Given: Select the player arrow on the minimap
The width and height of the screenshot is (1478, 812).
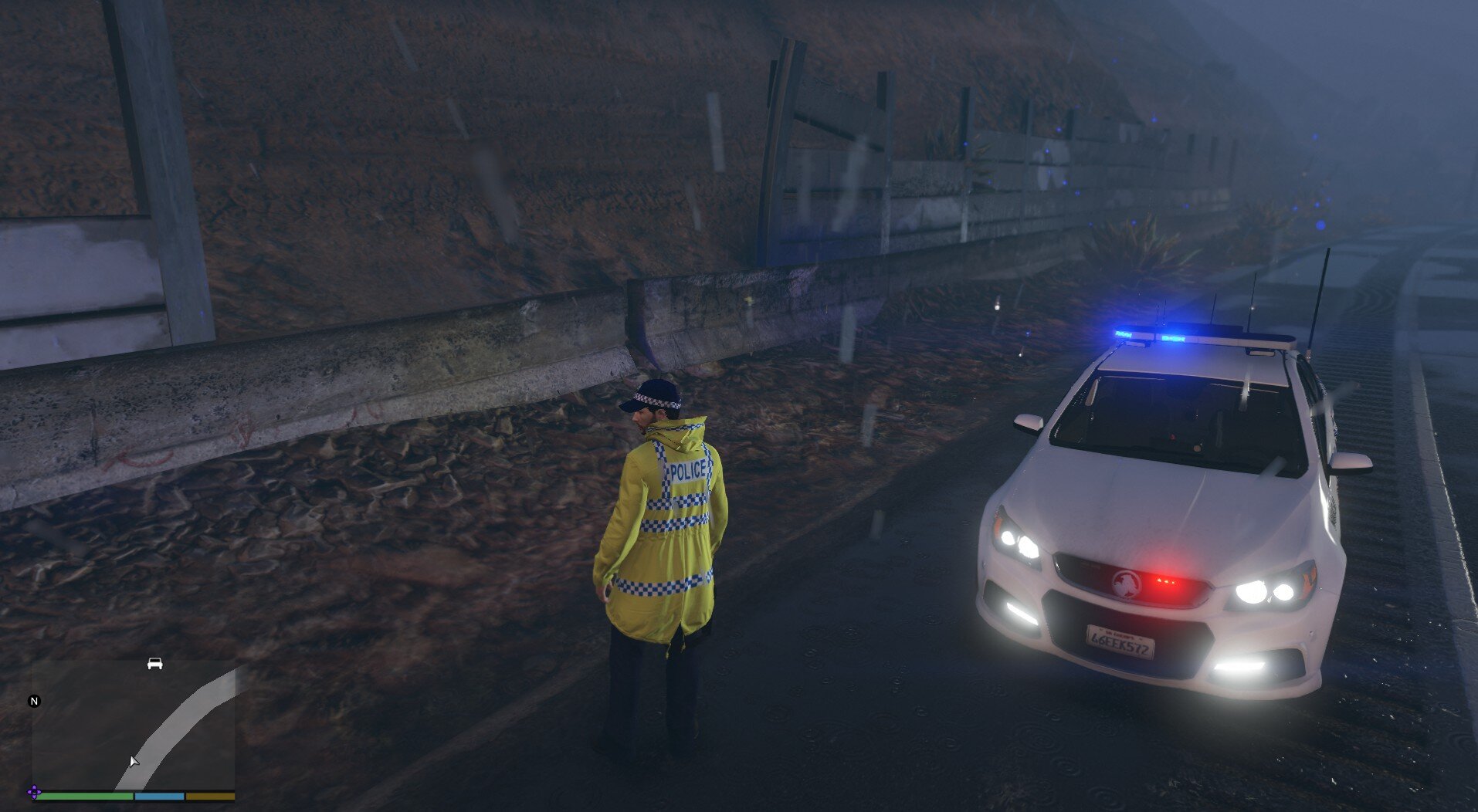Looking at the screenshot, I should click(134, 762).
